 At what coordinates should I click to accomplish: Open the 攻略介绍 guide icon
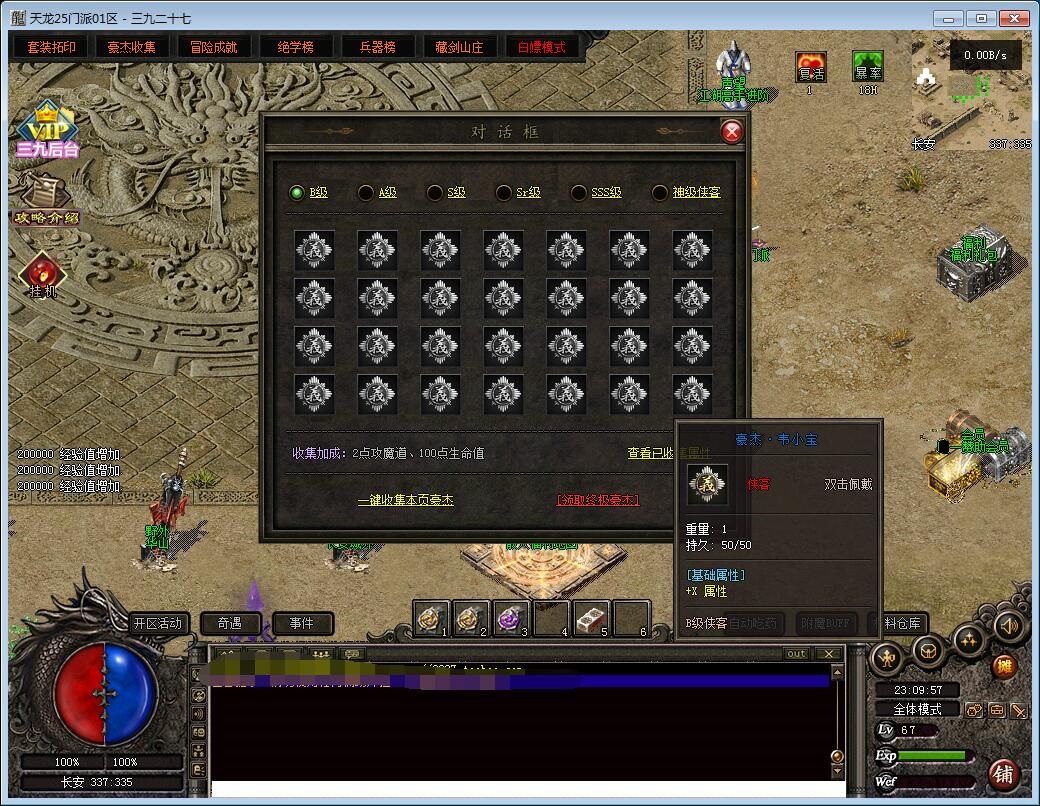(46, 198)
